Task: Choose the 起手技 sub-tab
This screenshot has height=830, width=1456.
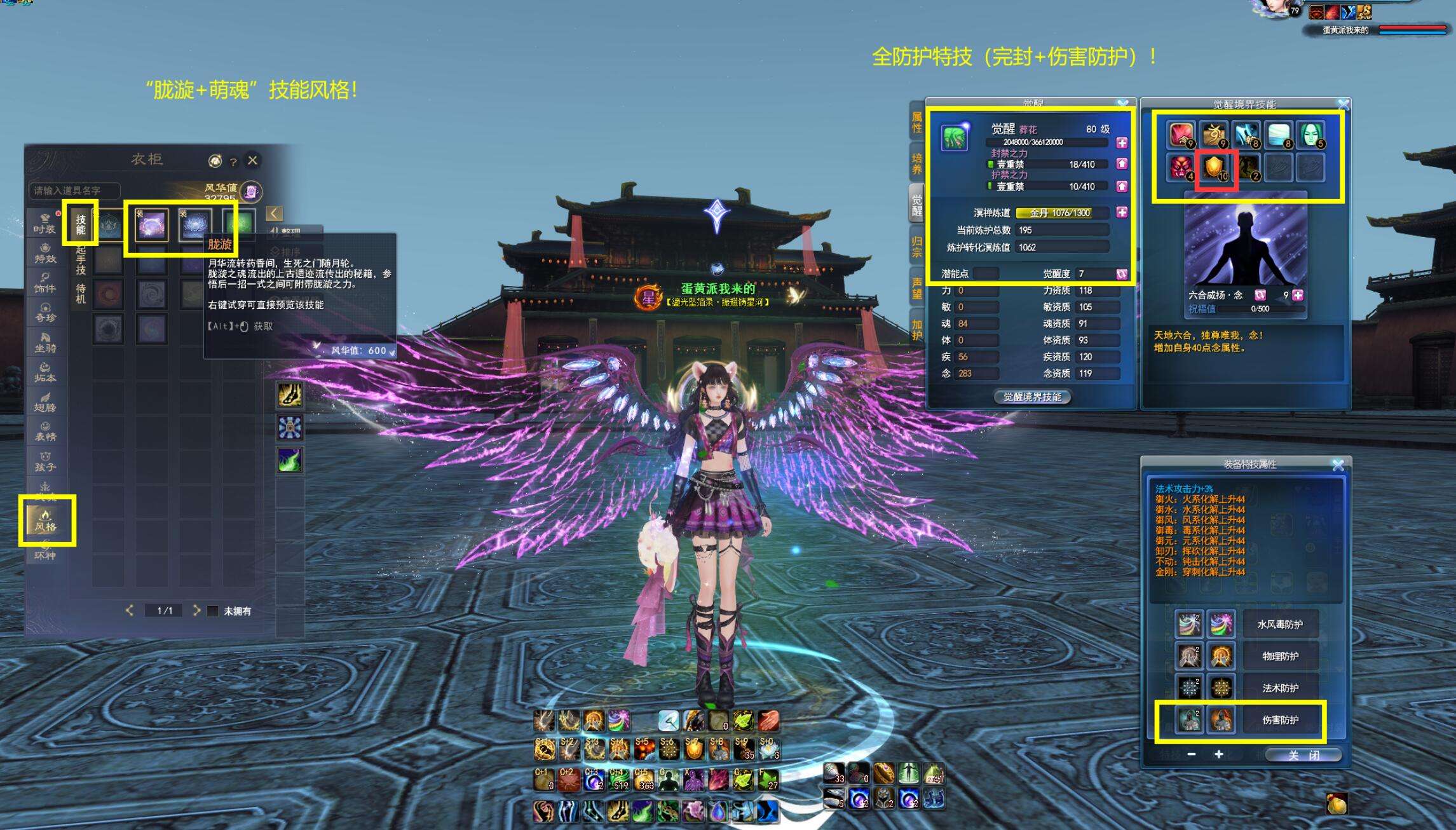Action: [81, 259]
